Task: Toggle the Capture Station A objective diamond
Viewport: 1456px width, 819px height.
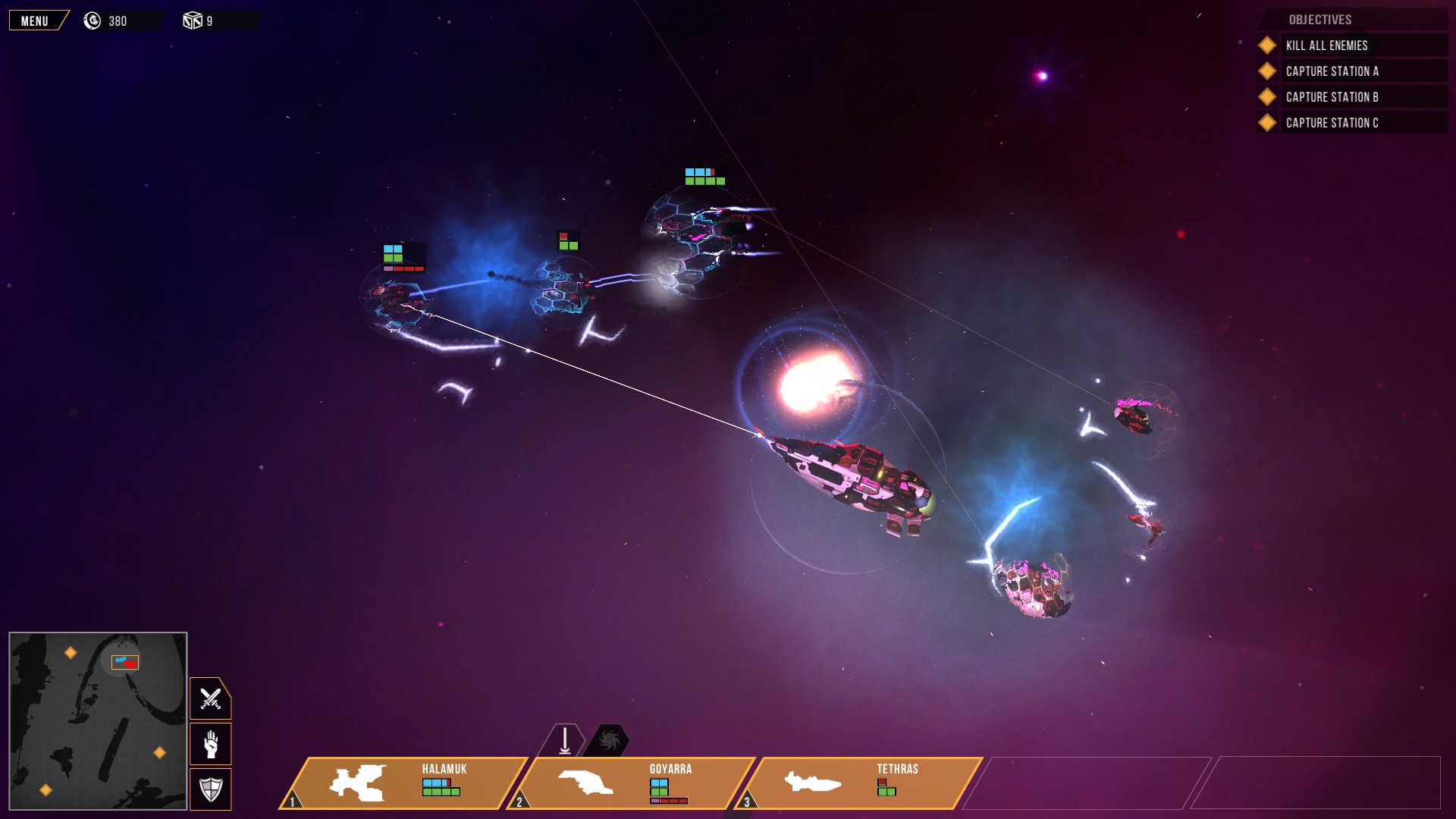Action: 1266,71
